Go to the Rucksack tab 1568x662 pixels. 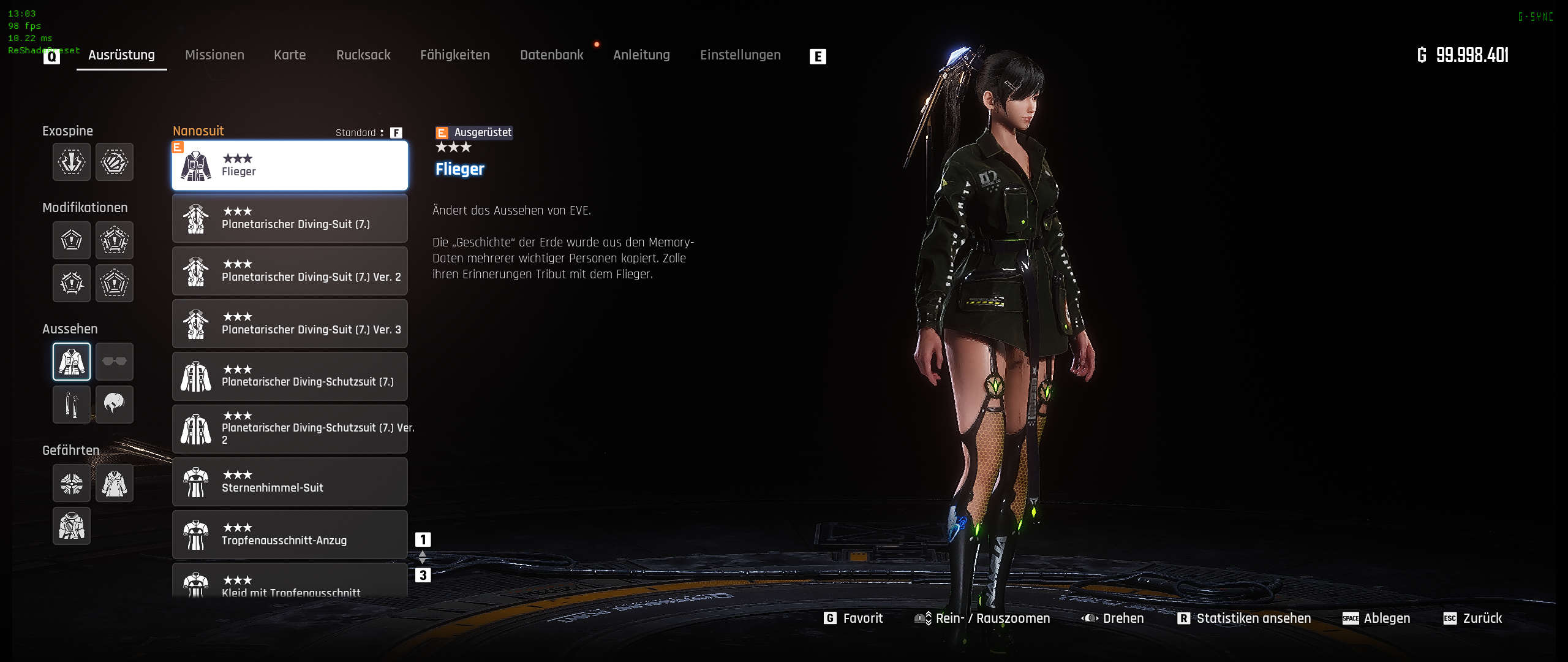(363, 55)
